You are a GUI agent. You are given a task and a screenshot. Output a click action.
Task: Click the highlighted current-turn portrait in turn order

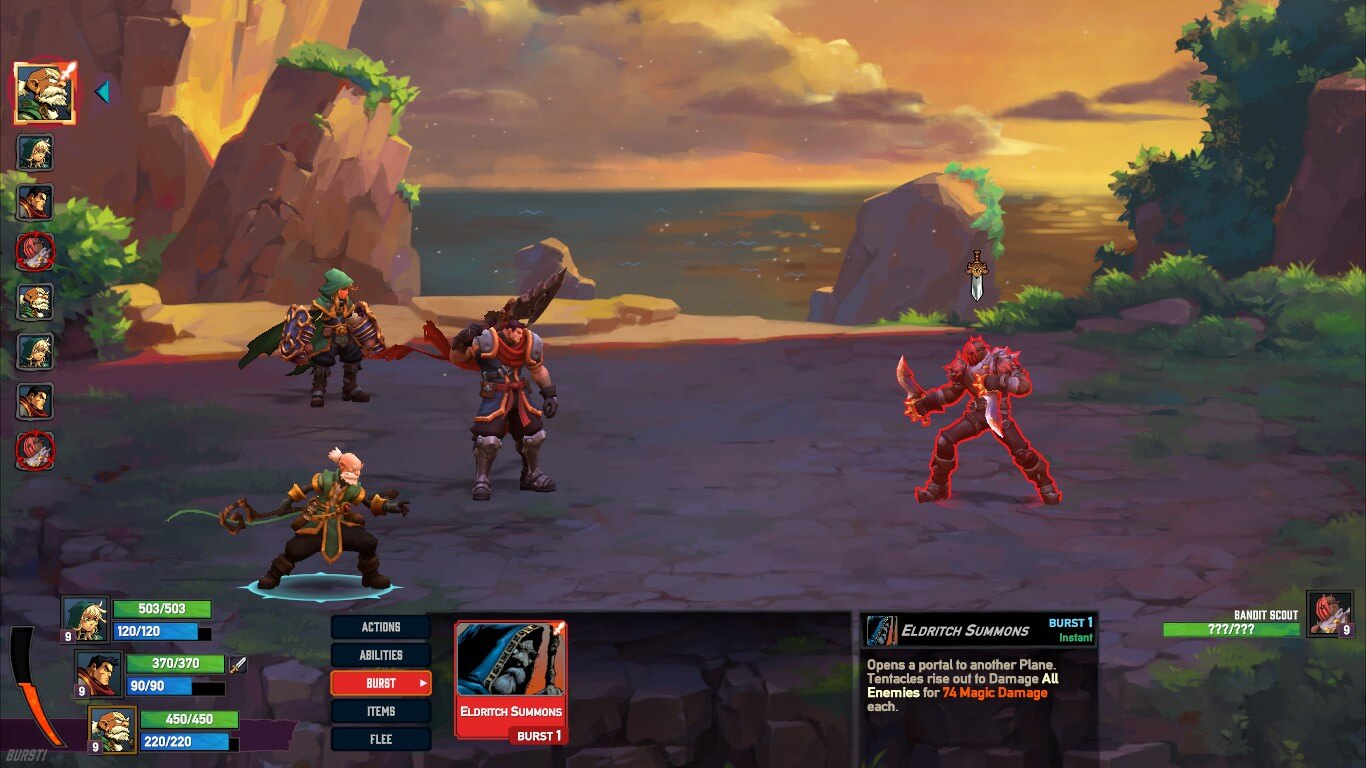(x=45, y=93)
